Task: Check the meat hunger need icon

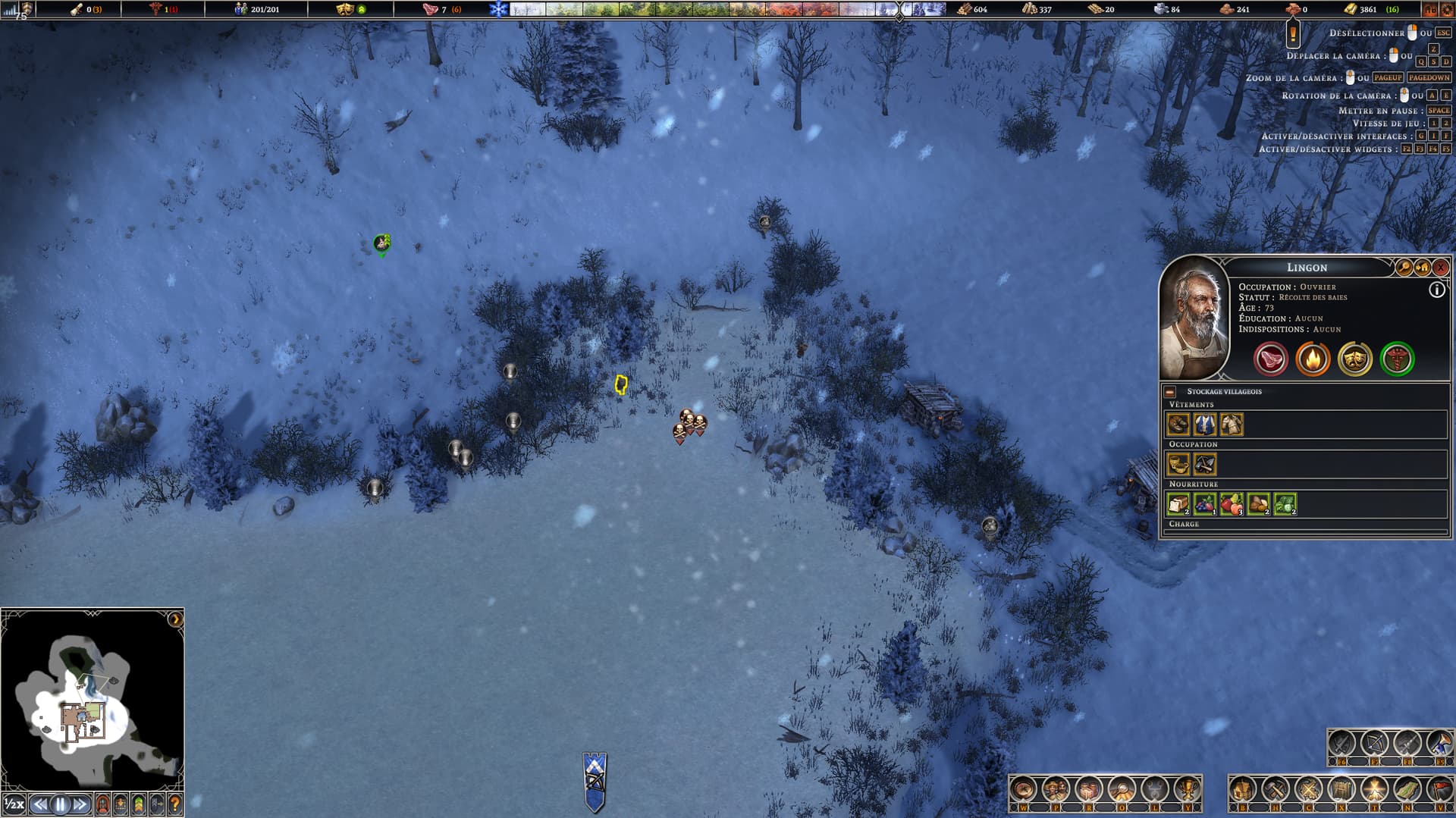Action: tap(1270, 359)
